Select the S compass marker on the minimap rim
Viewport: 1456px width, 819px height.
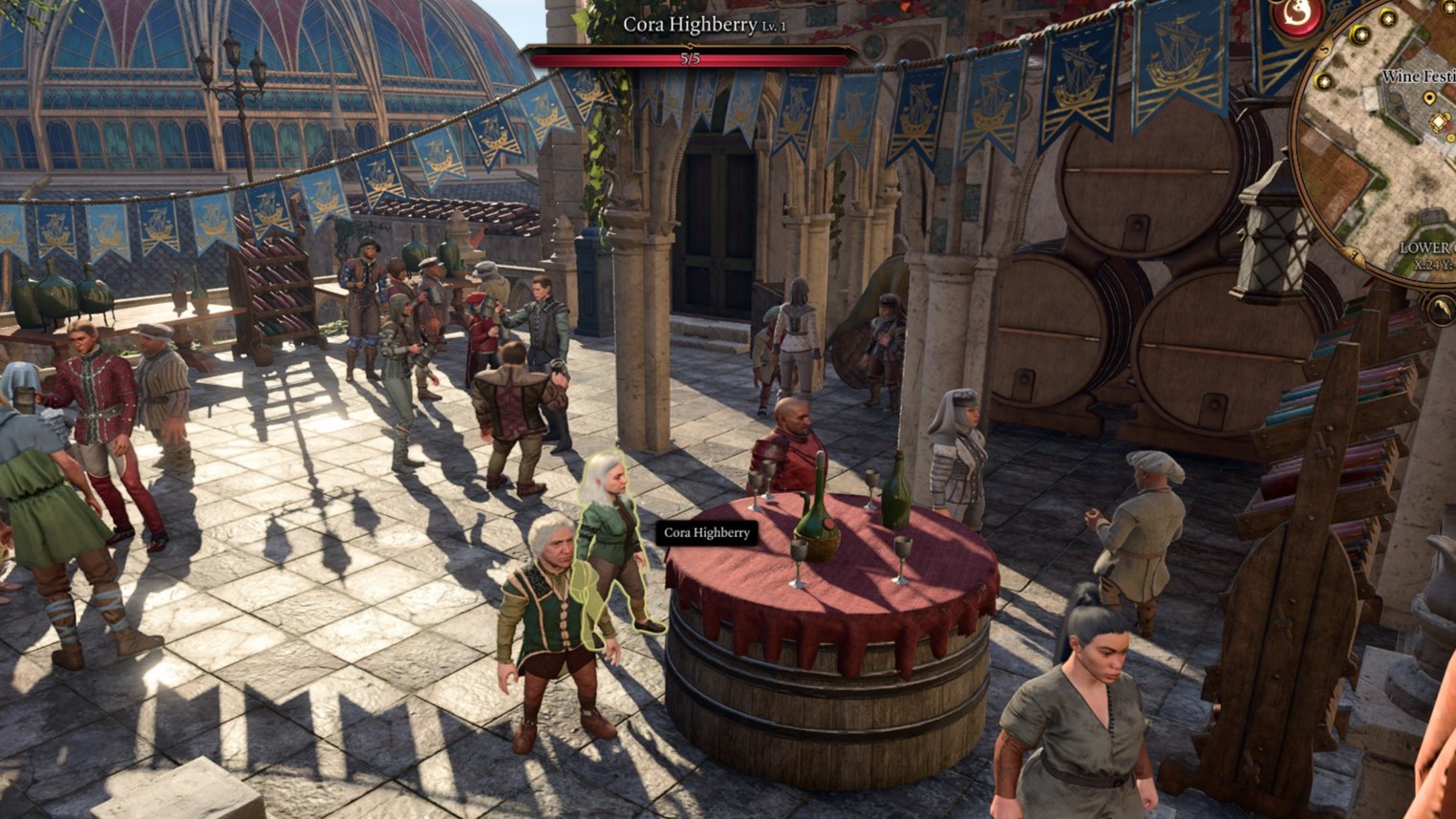pyautogui.click(x=1322, y=50)
